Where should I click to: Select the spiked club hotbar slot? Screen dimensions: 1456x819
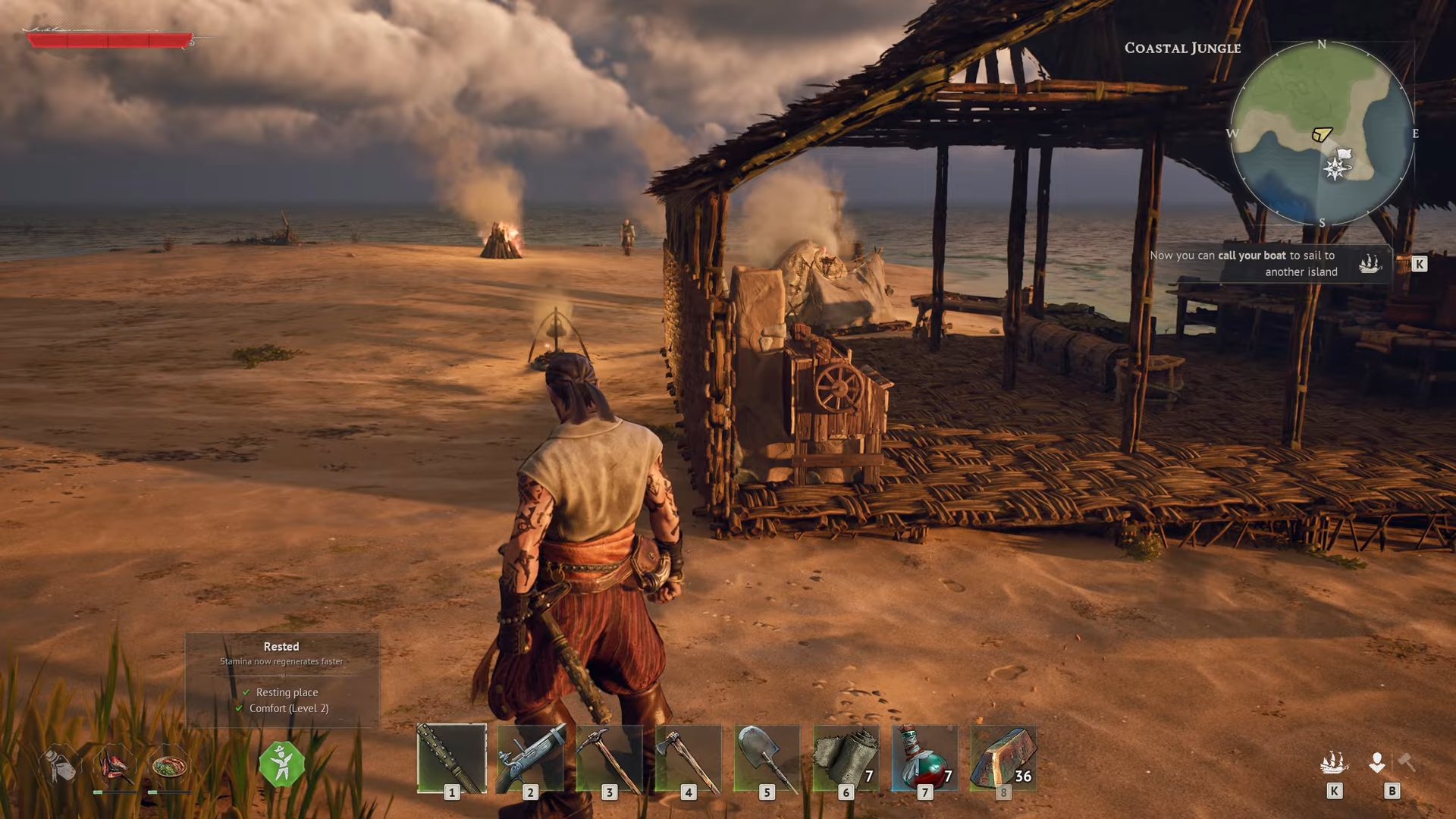pos(451,758)
